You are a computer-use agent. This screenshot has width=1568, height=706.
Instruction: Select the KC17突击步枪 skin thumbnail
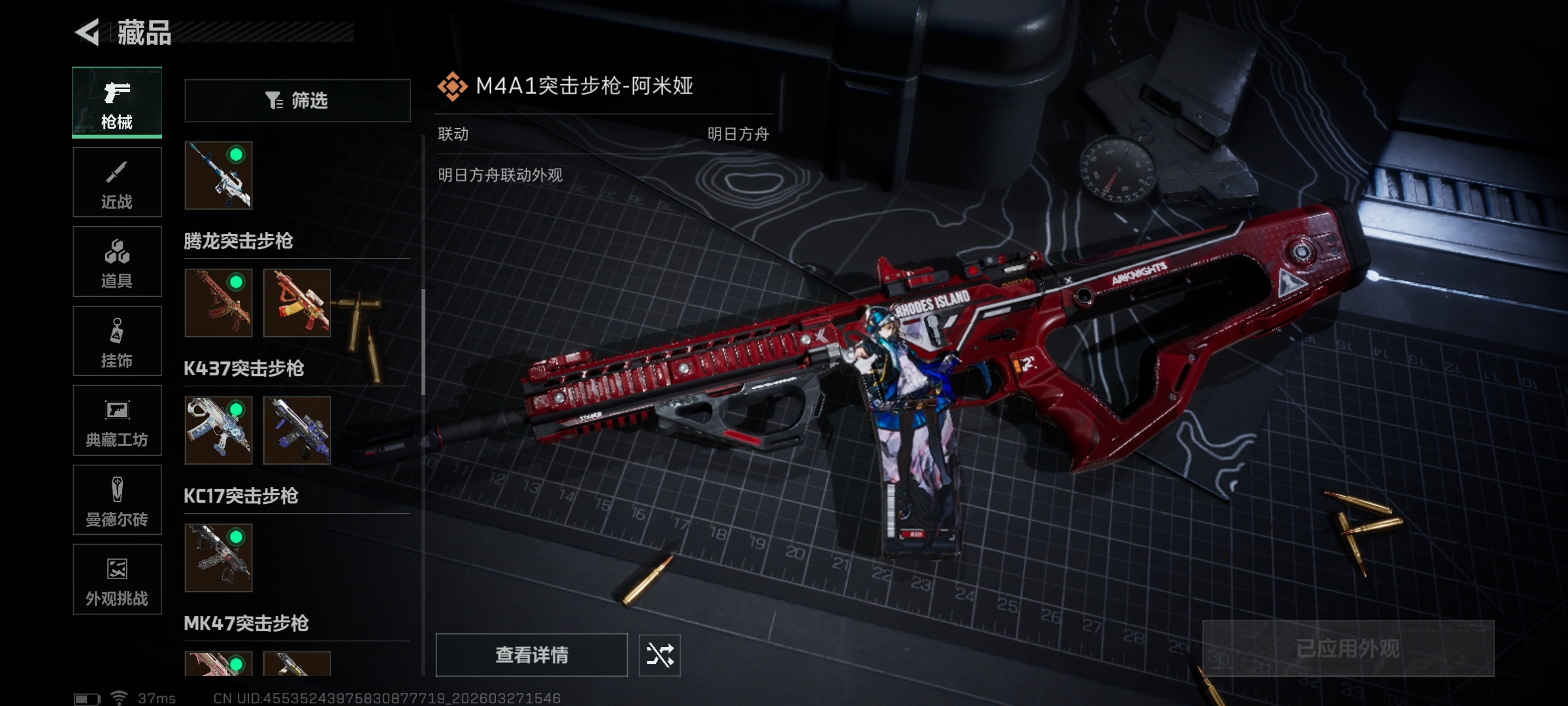click(218, 558)
